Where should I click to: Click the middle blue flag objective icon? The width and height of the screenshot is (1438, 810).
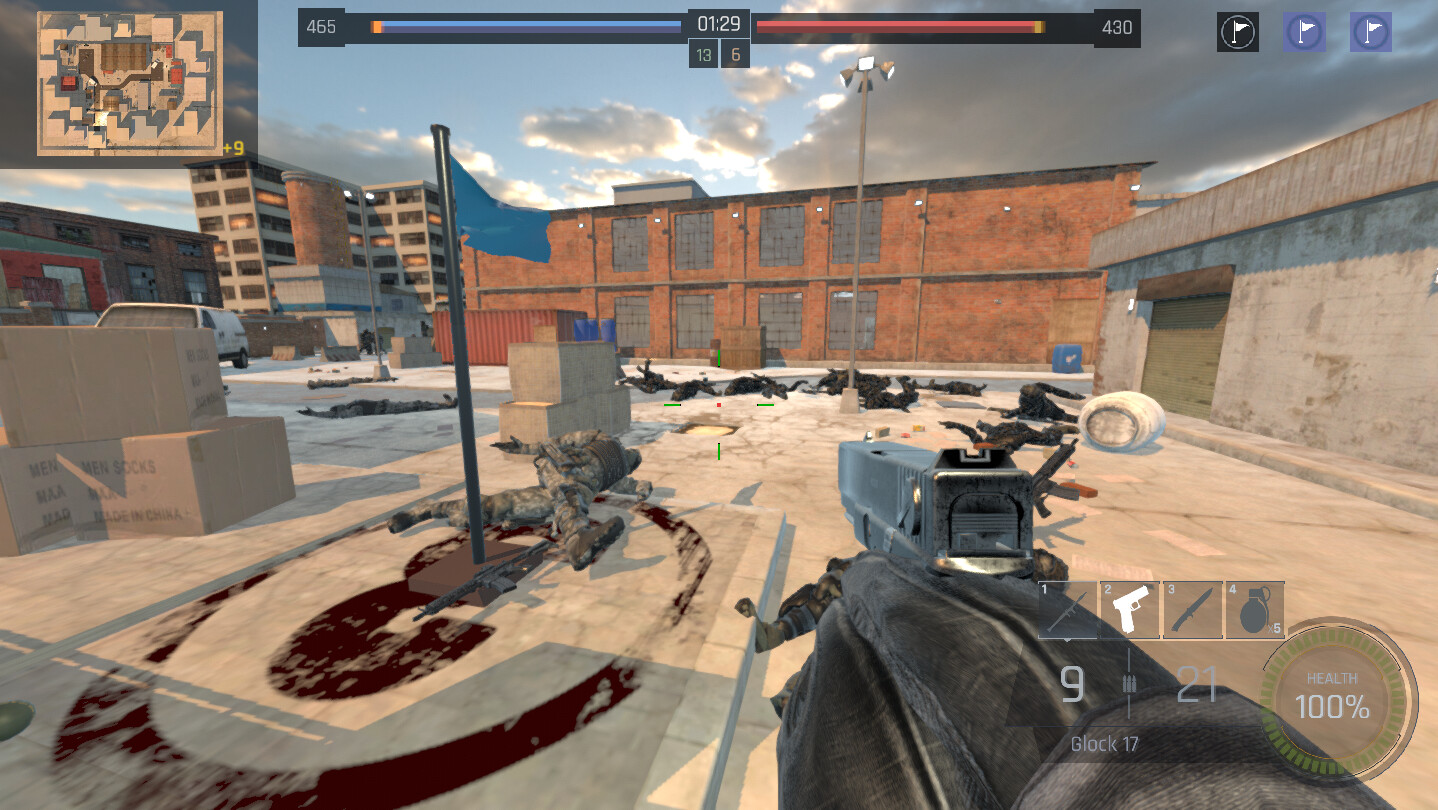[x=1305, y=31]
